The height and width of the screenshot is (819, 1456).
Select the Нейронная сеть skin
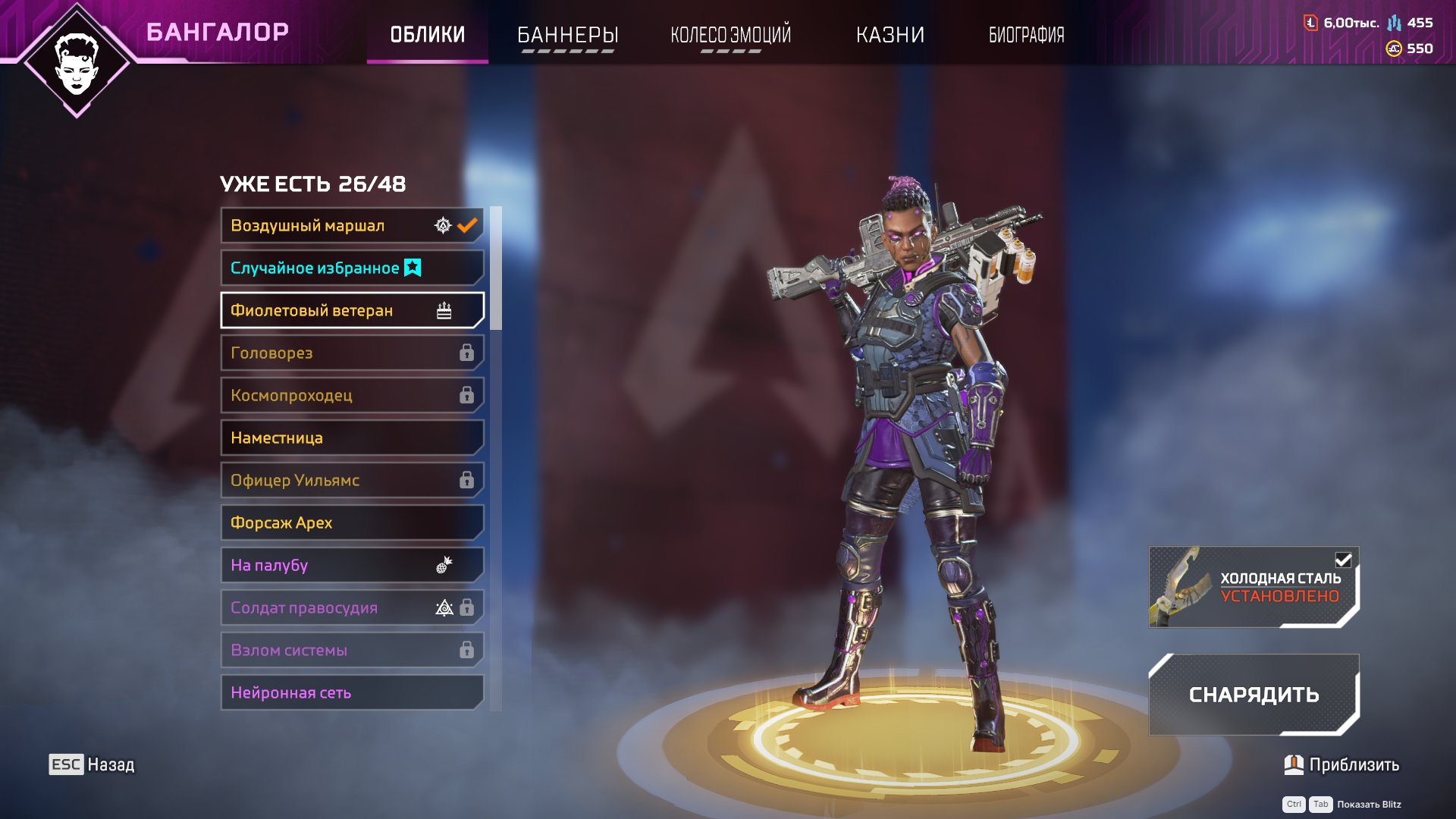pos(352,692)
